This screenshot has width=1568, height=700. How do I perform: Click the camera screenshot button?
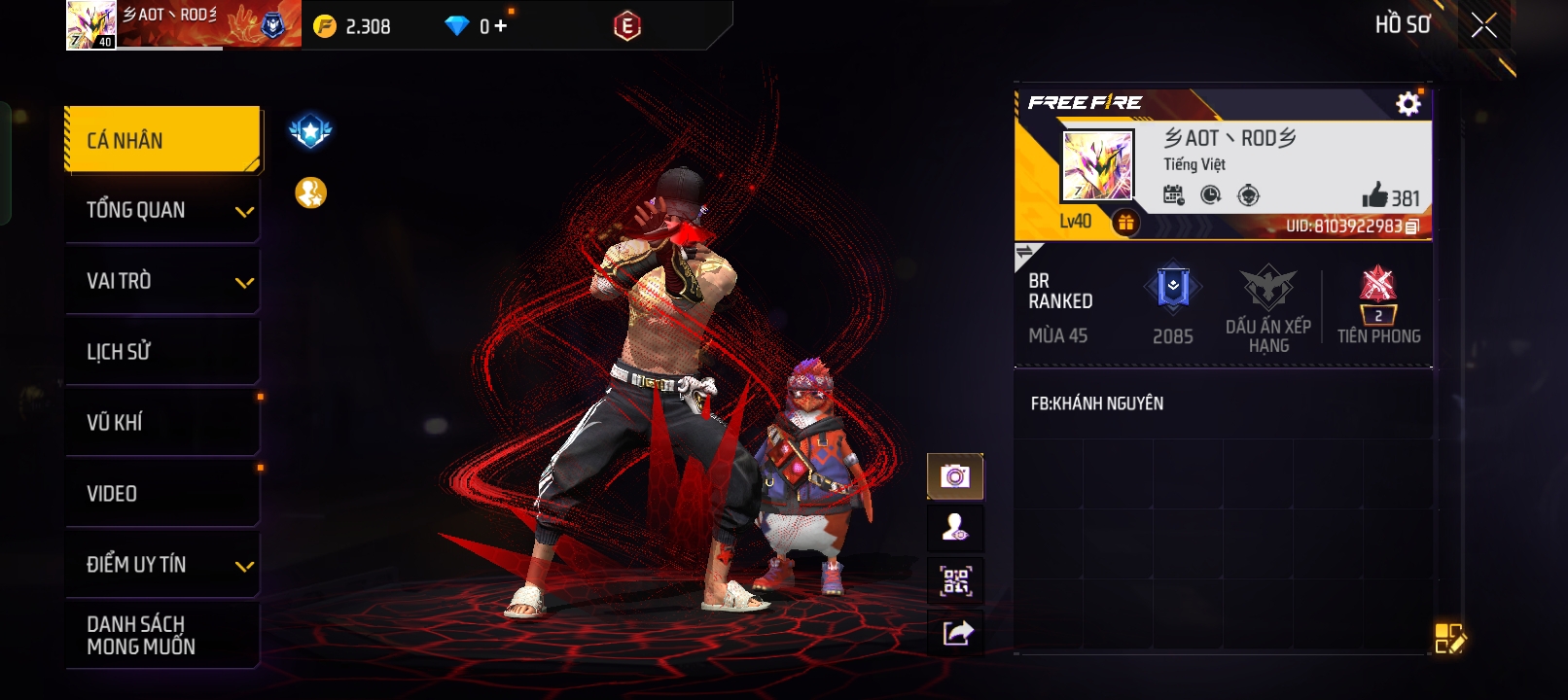pos(955,476)
